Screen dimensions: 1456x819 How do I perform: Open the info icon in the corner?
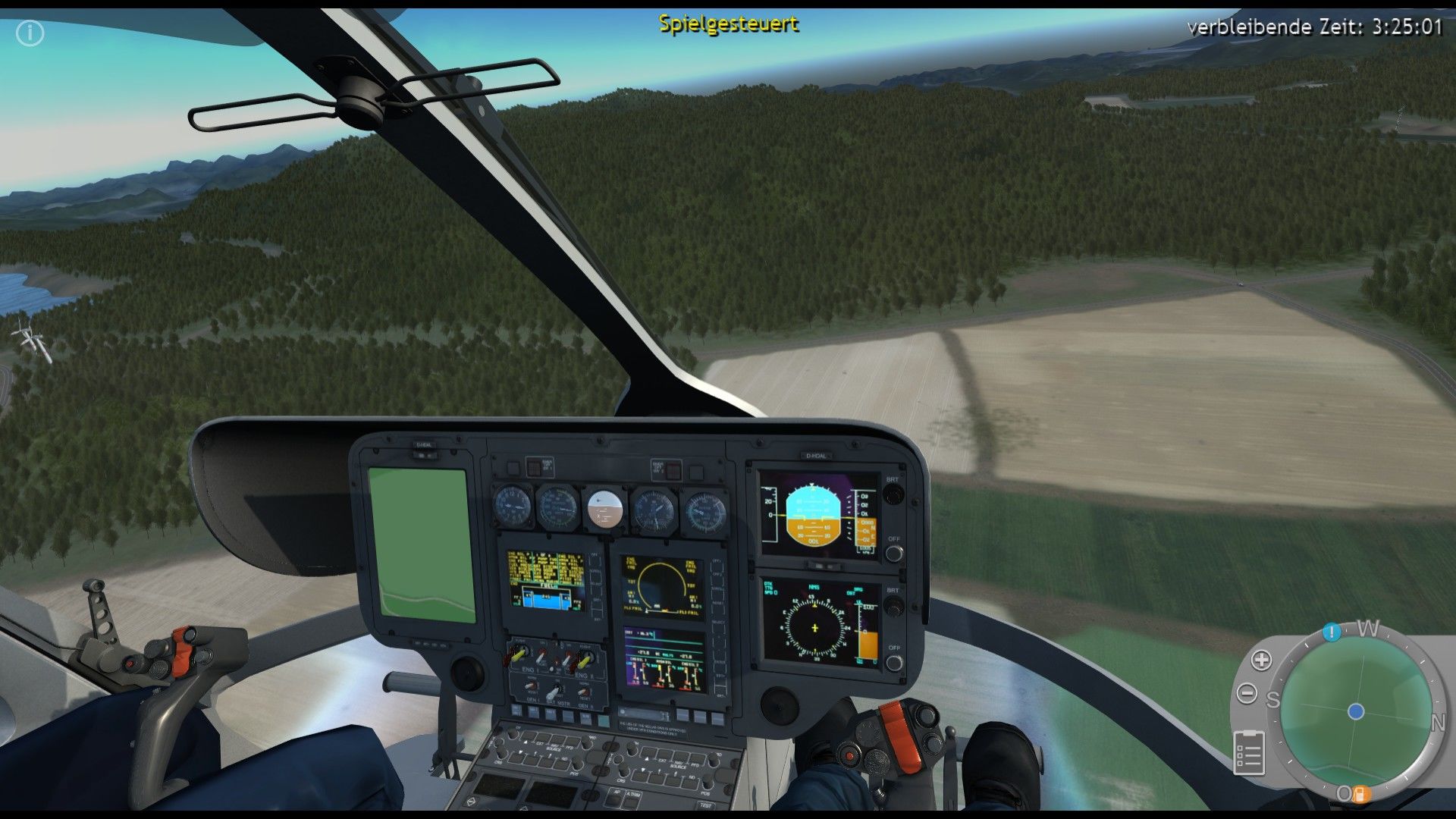pos(30,33)
